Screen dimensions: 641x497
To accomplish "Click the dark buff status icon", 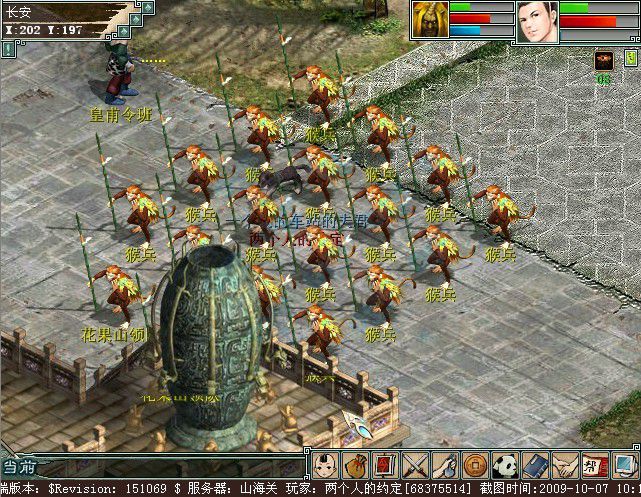I will pyautogui.click(x=603, y=60).
